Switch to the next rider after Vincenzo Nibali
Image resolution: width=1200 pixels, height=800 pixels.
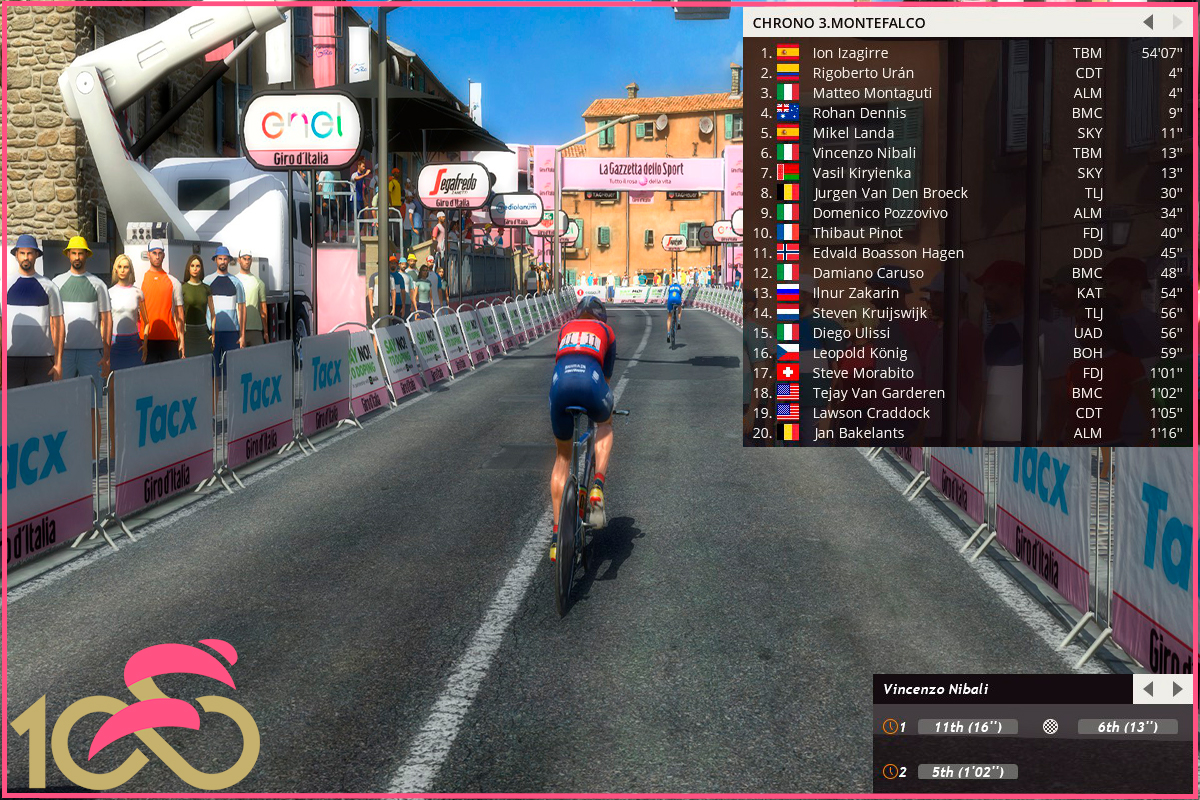pyautogui.click(x=1177, y=689)
